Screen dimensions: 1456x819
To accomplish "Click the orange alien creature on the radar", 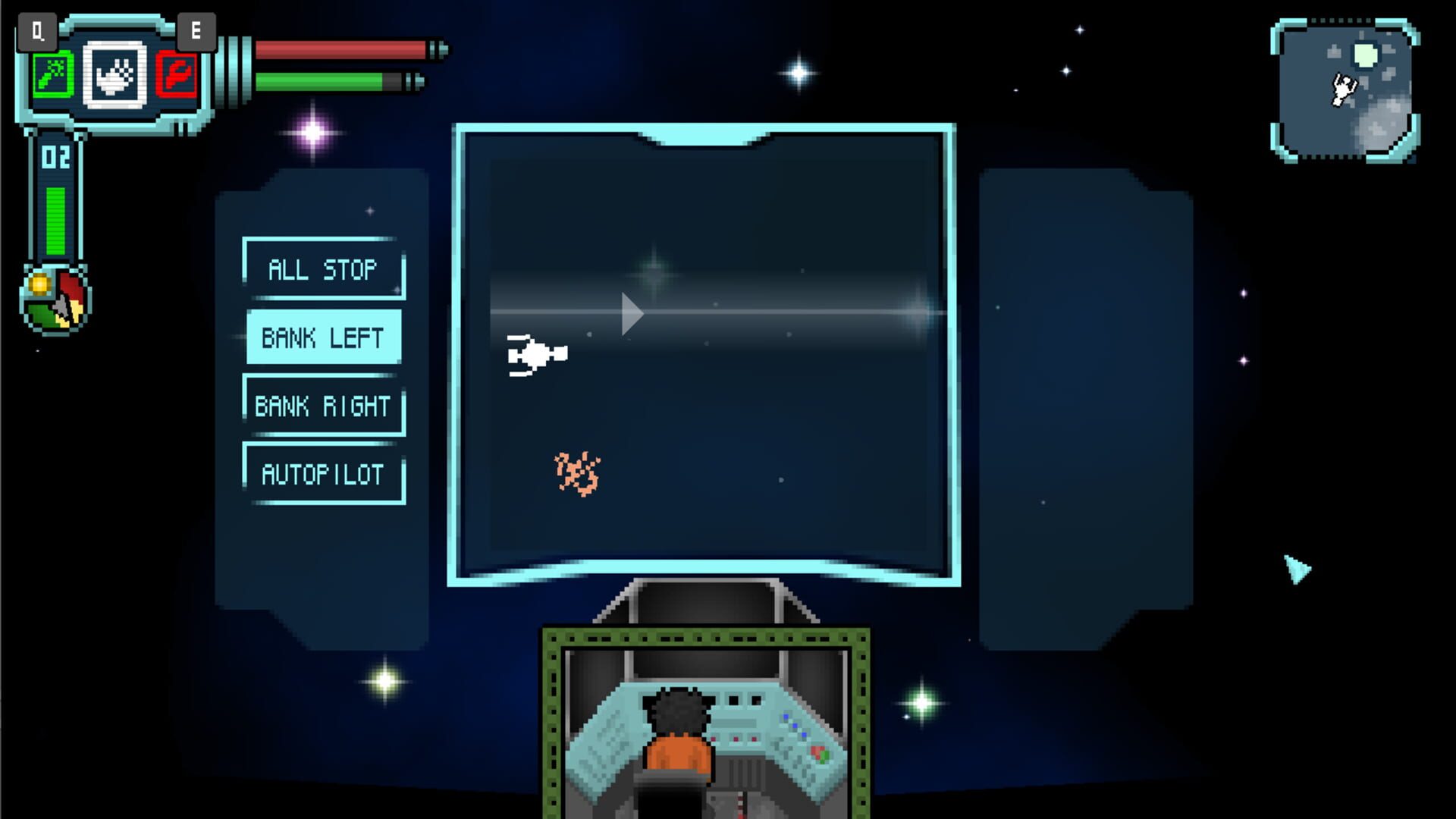I will pyautogui.click(x=578, y=470).
